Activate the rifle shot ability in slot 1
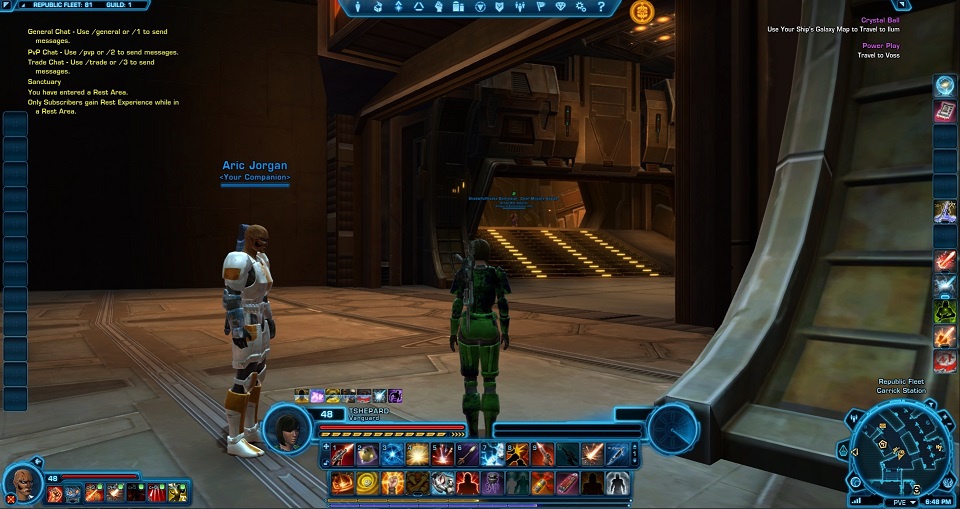This screenshot has width=960, height=509. coord(343,456)
